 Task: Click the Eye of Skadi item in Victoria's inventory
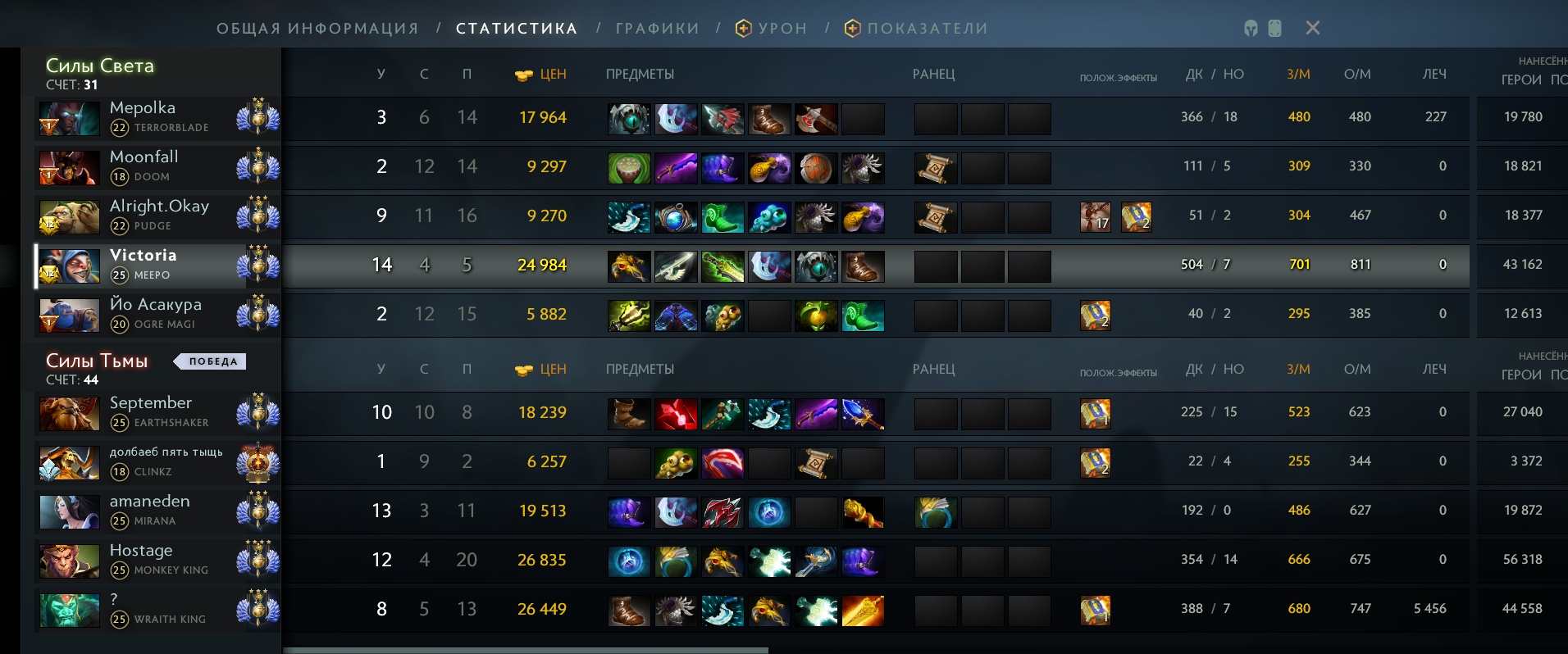point(816,266)
